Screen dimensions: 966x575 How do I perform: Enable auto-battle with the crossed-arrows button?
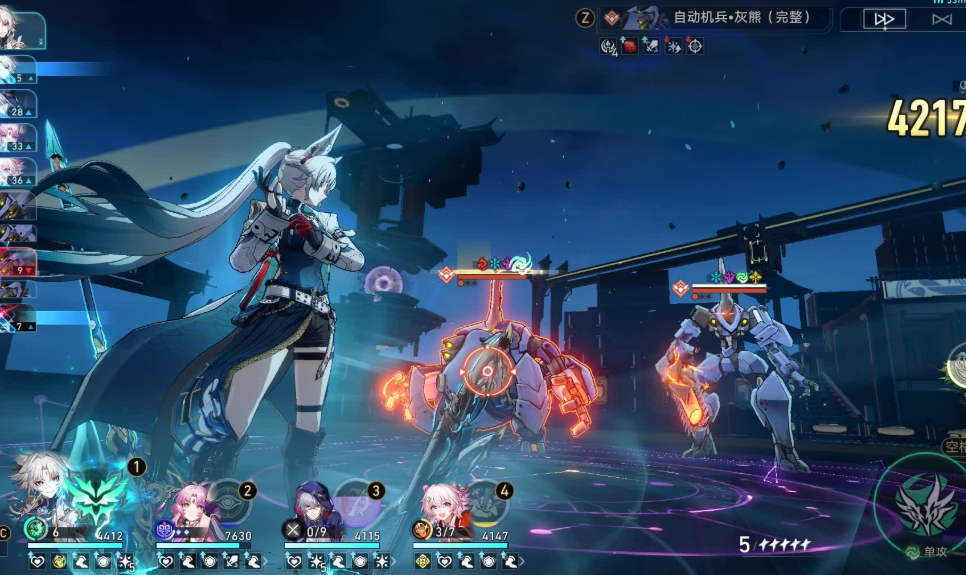click(941, 19)
